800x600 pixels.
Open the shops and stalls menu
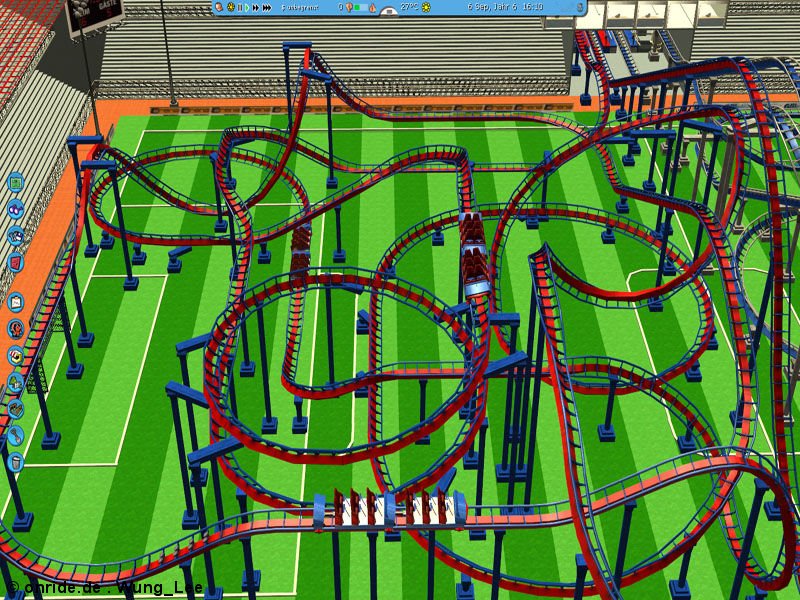(x=15, y=355)
